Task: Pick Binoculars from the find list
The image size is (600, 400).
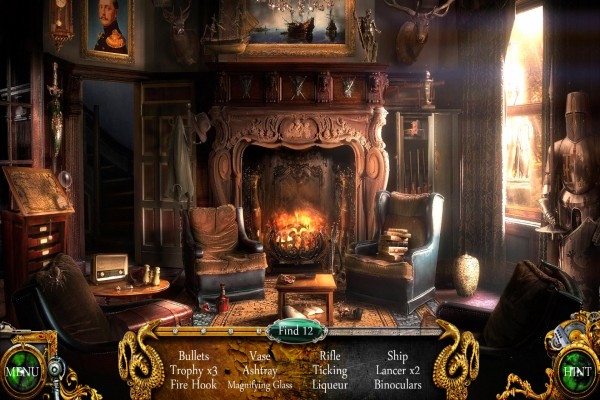Action: (x=399, y=383)
